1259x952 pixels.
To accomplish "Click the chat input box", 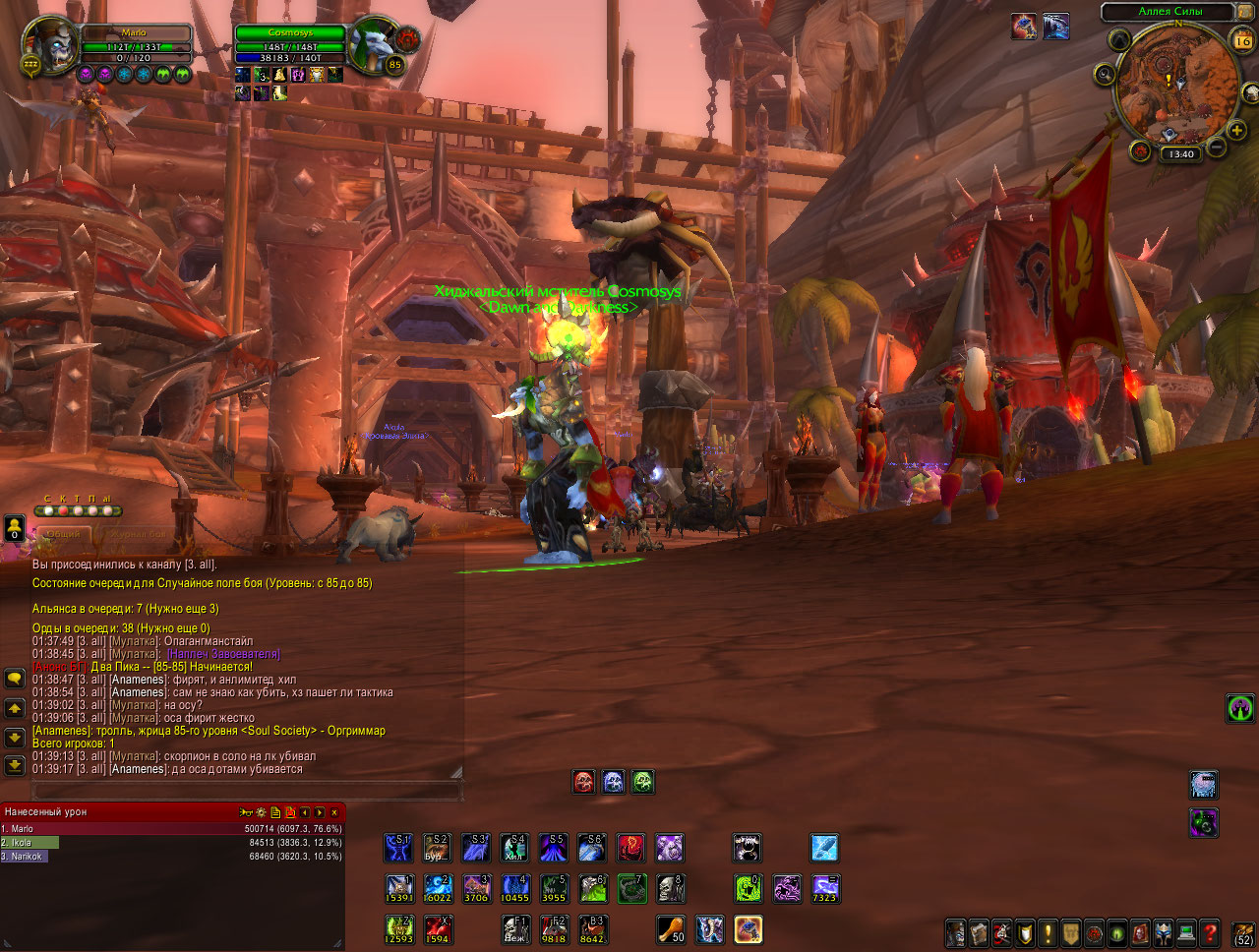I will pyautogui.click(x=246, y=790).
